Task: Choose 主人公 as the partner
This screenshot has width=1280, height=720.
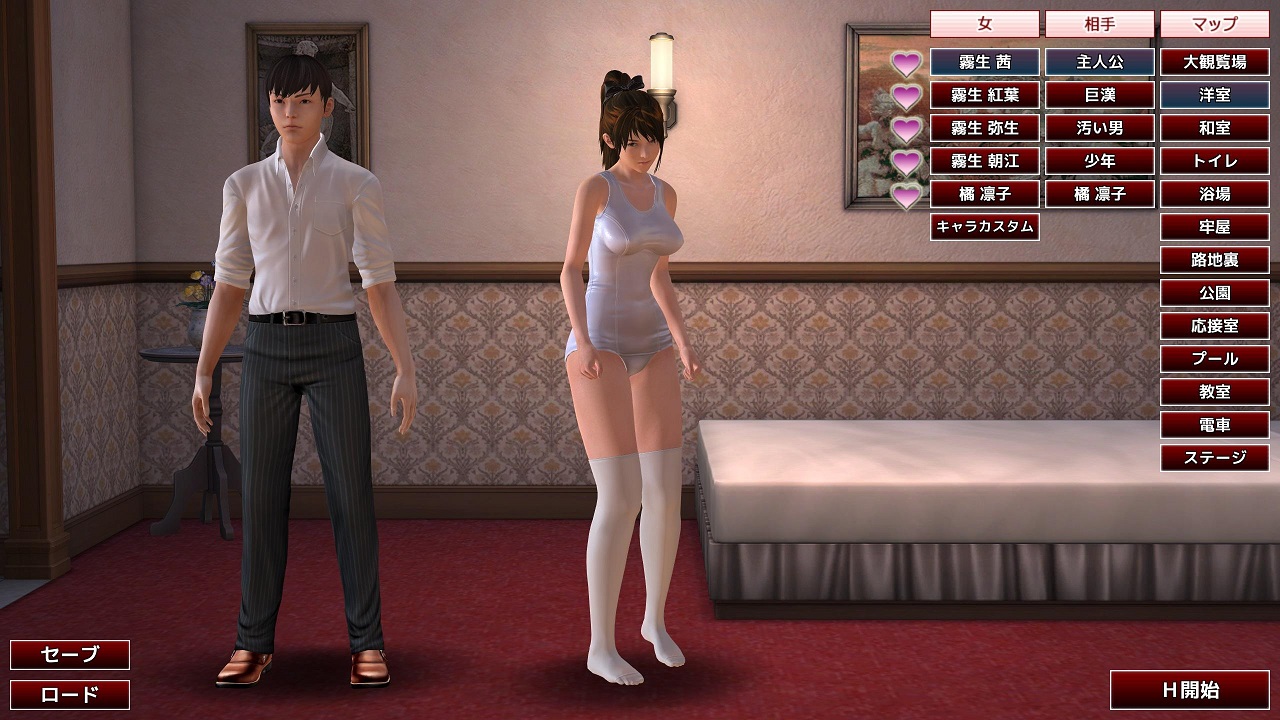Action: click(x=1100, y=62)
